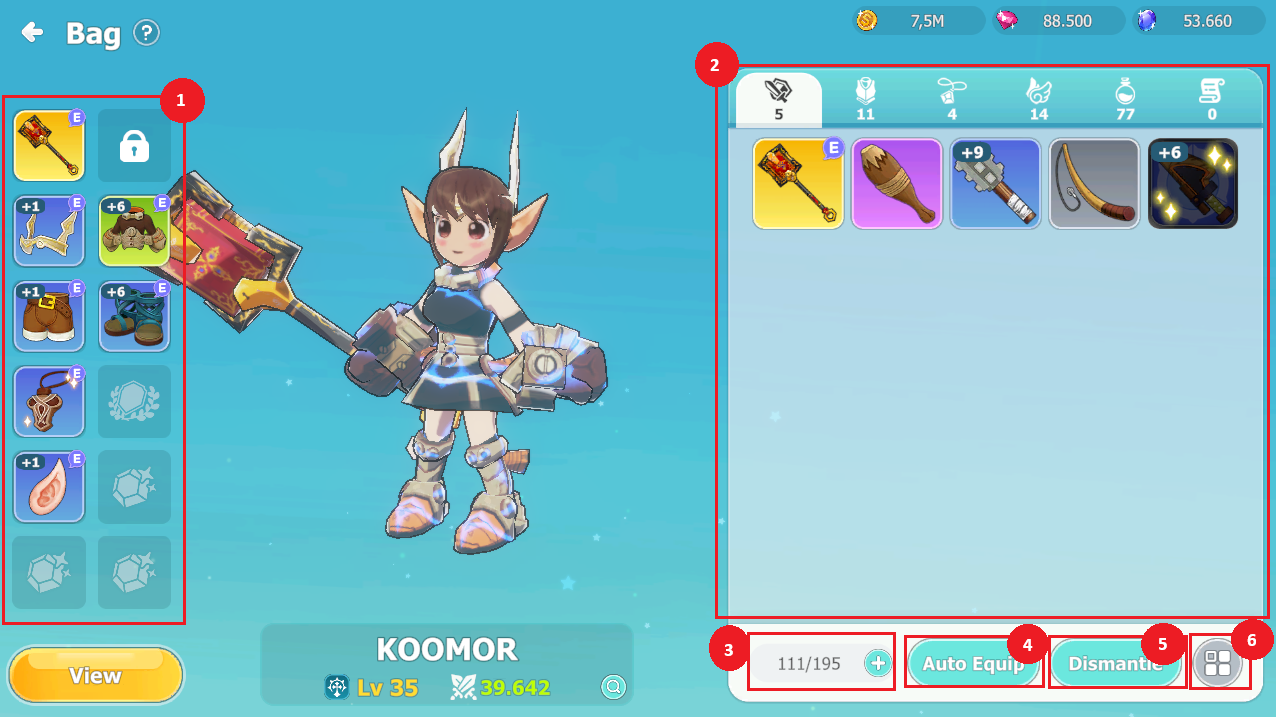This screenshot has height=717, width=1276.
Task: Switch to the scroll tab showing 0
Action: coord(1212,100)
